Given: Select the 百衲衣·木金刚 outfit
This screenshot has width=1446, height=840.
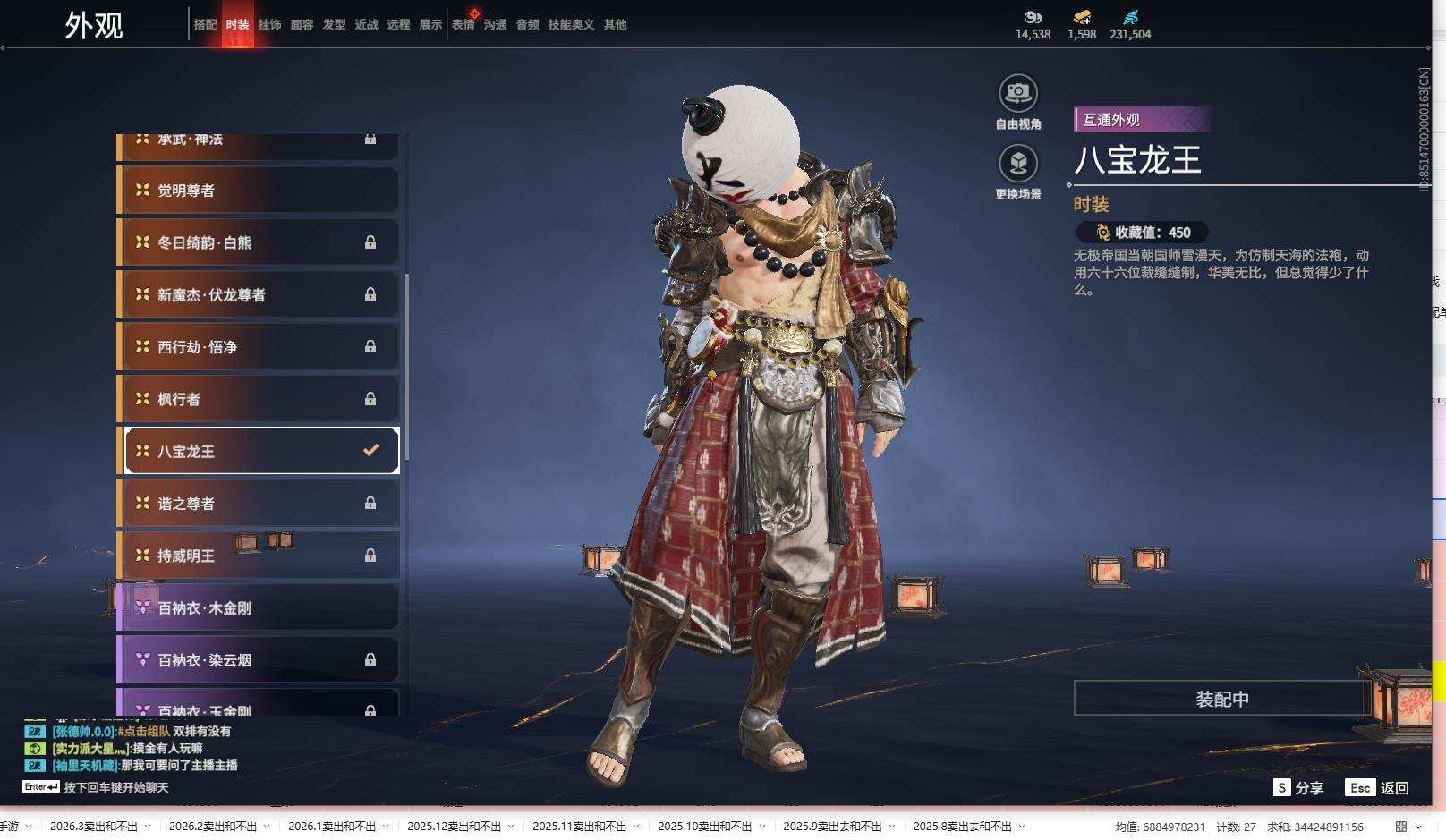Looking at the screenshot, I should click(x=259, y=608).
